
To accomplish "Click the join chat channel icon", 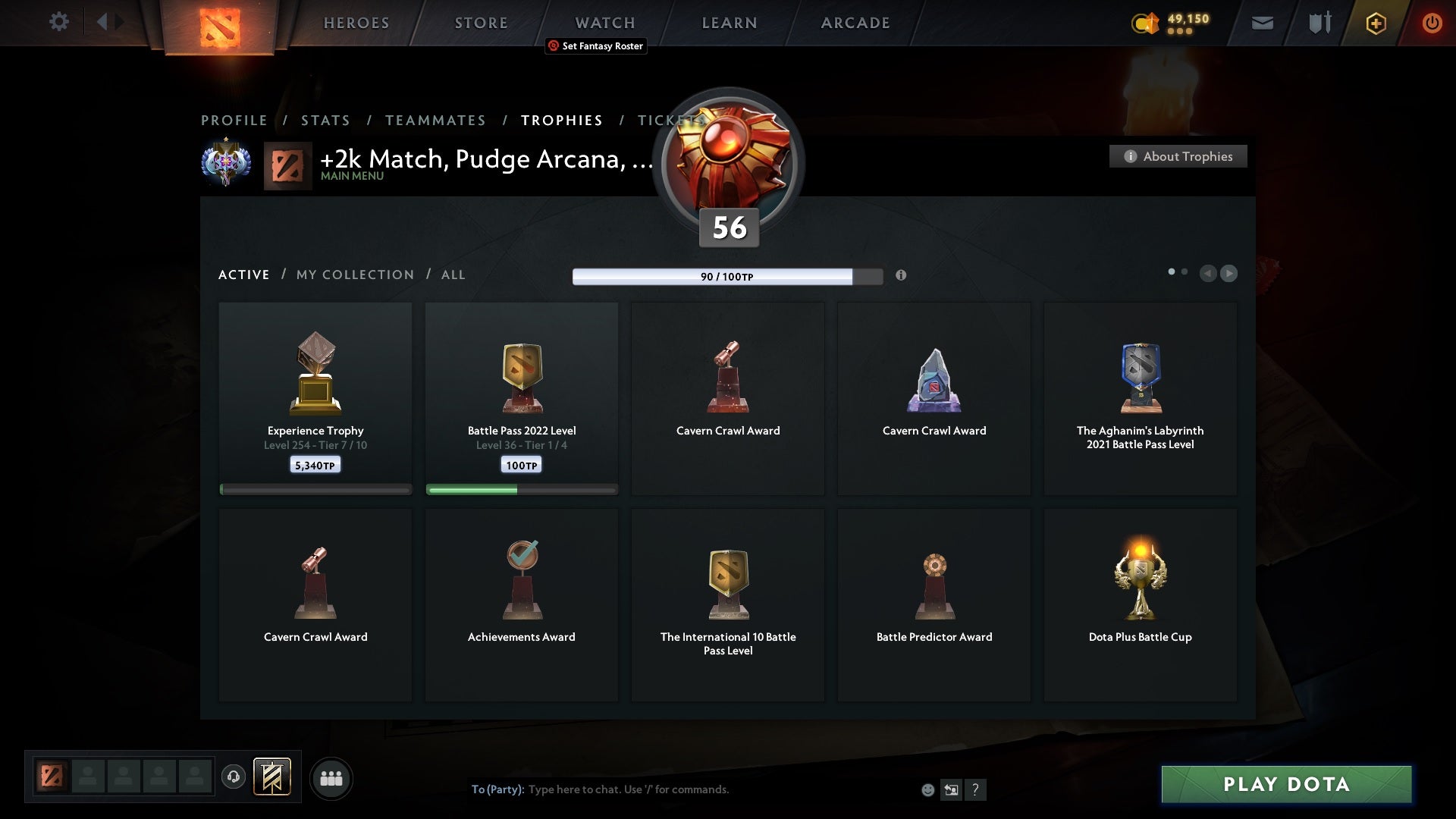I will tap(952, 789).
